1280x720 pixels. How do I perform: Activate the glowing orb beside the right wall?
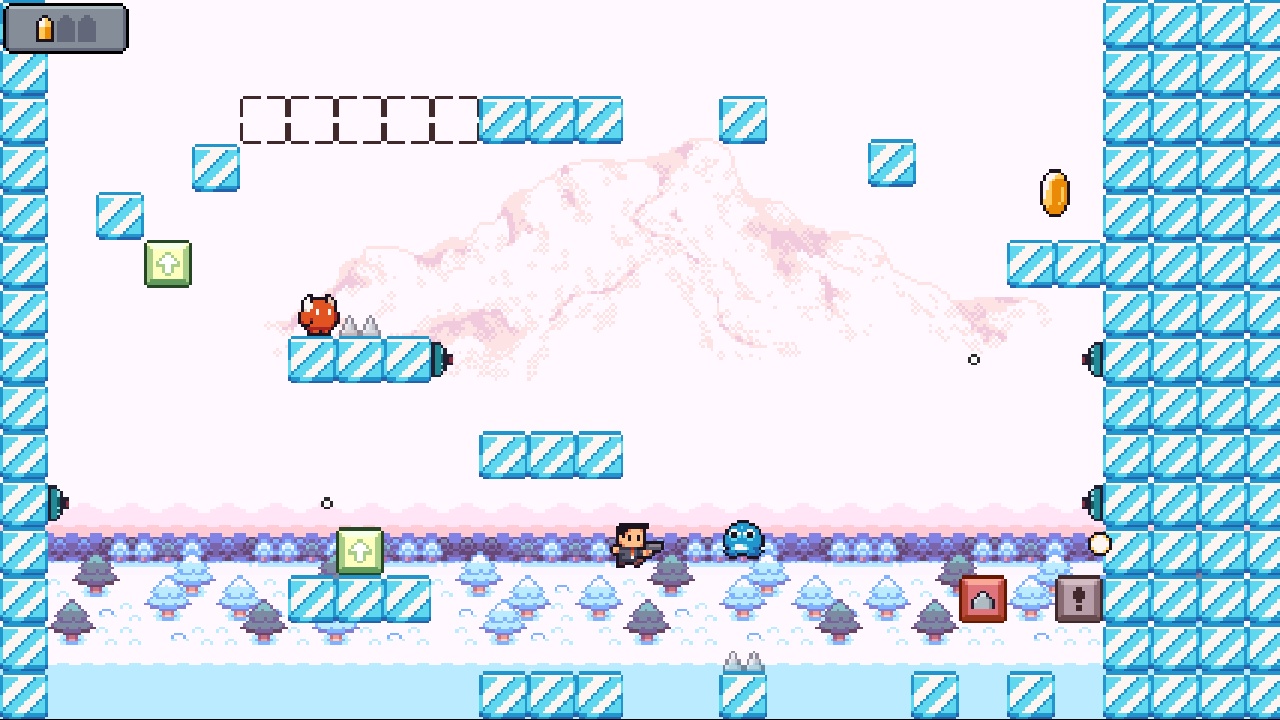coord(1098,544)
